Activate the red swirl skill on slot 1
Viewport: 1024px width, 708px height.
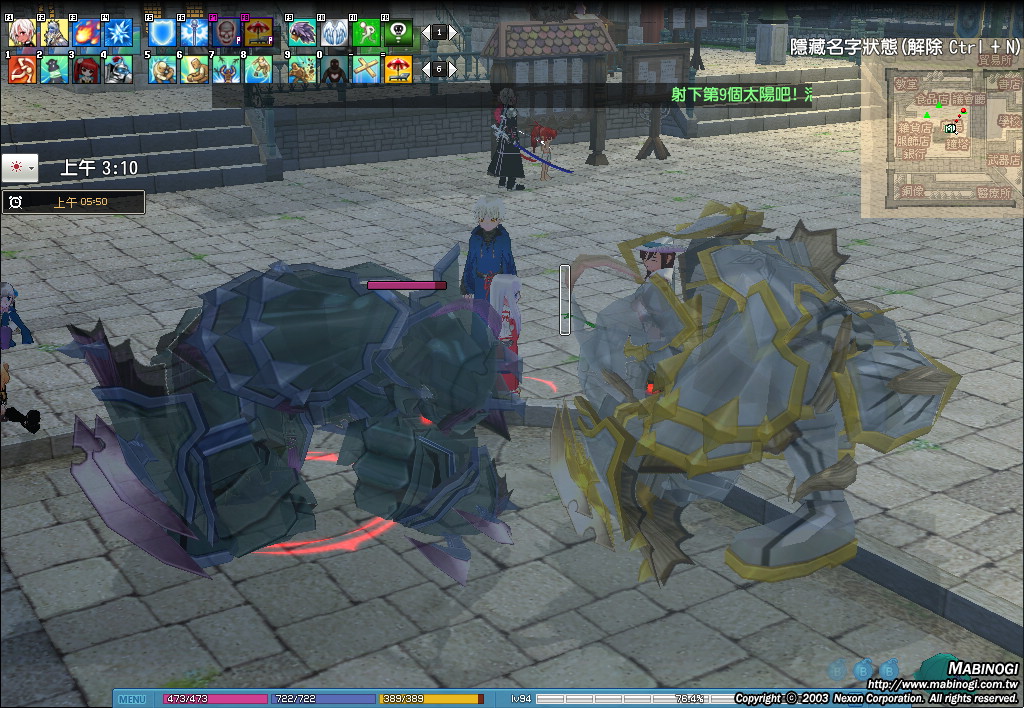click(22, 69)
